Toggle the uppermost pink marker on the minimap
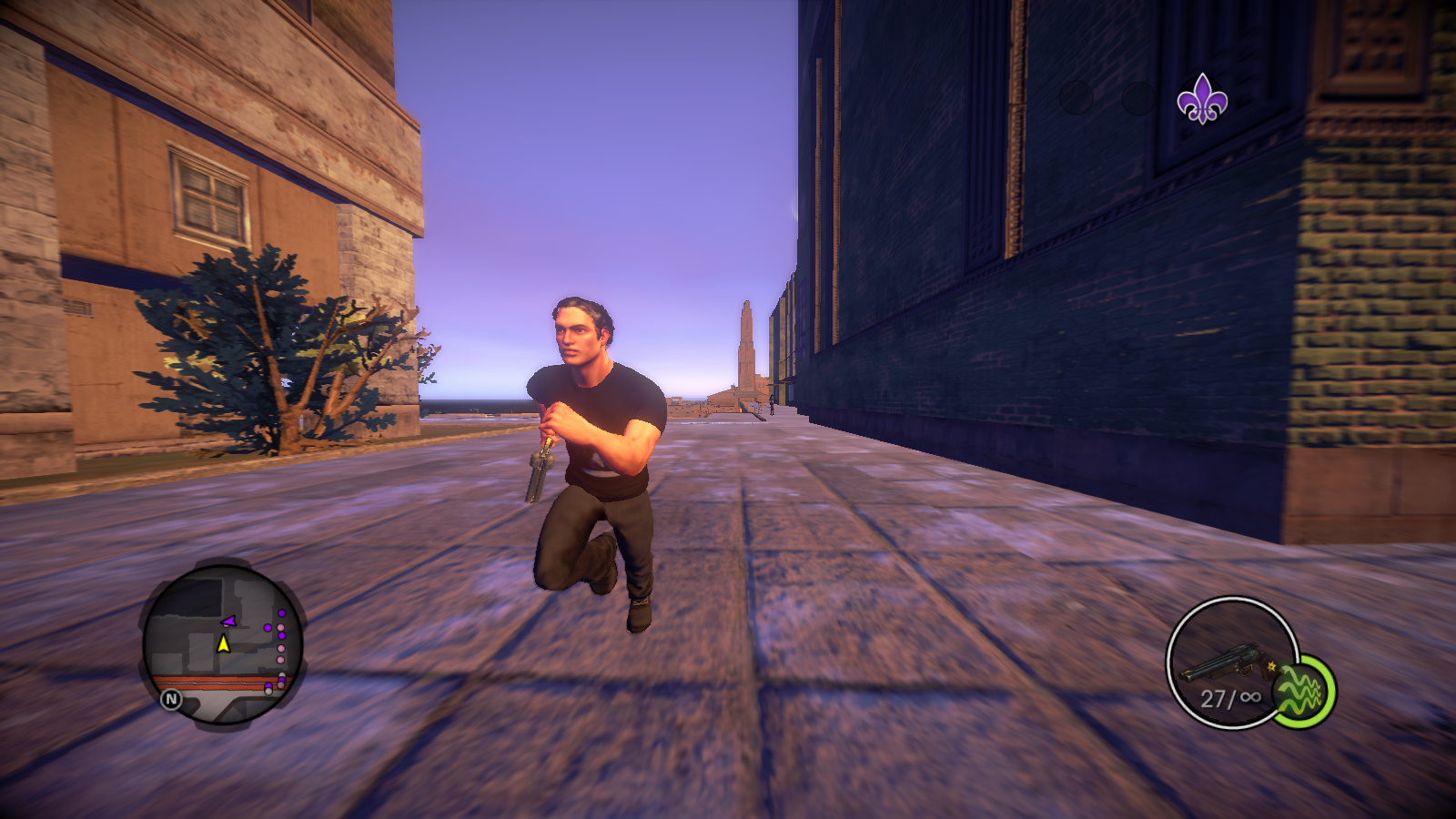1456x819 pixels. tap(280, 626)
